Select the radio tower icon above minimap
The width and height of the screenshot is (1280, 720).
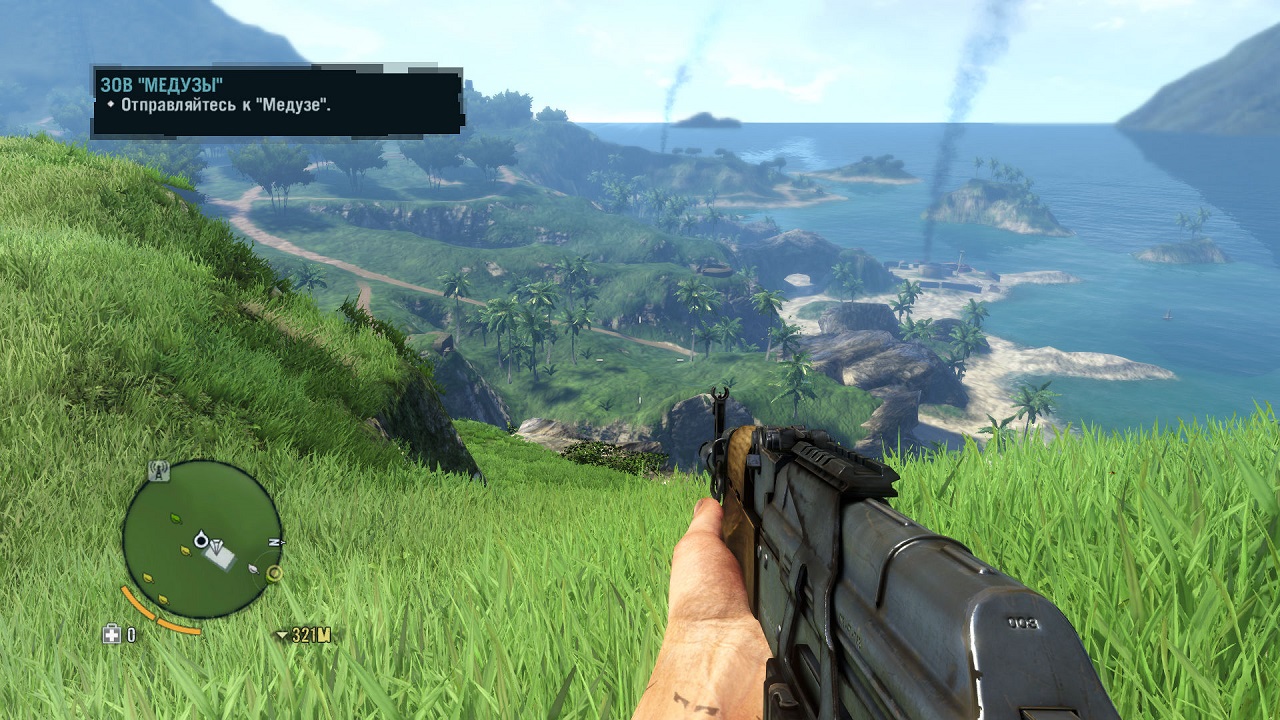(157, 470)
